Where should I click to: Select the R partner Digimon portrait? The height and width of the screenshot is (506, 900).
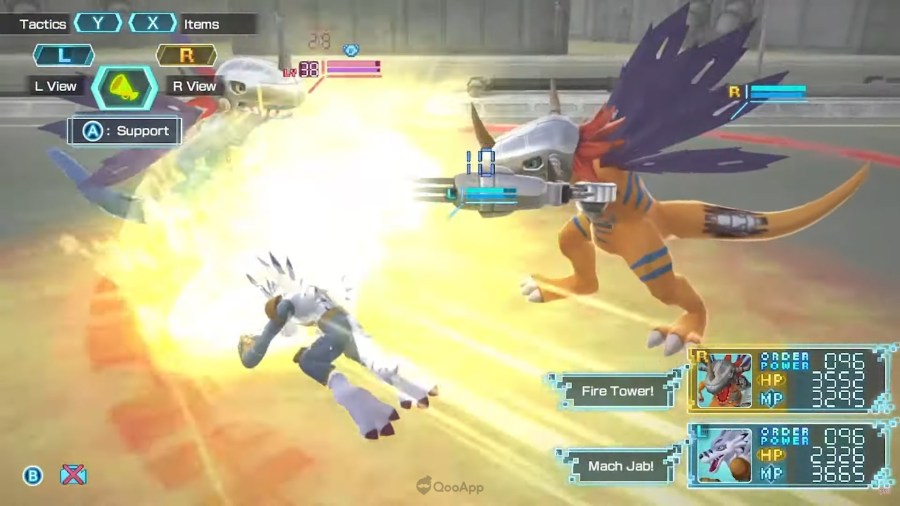point(723,380)
